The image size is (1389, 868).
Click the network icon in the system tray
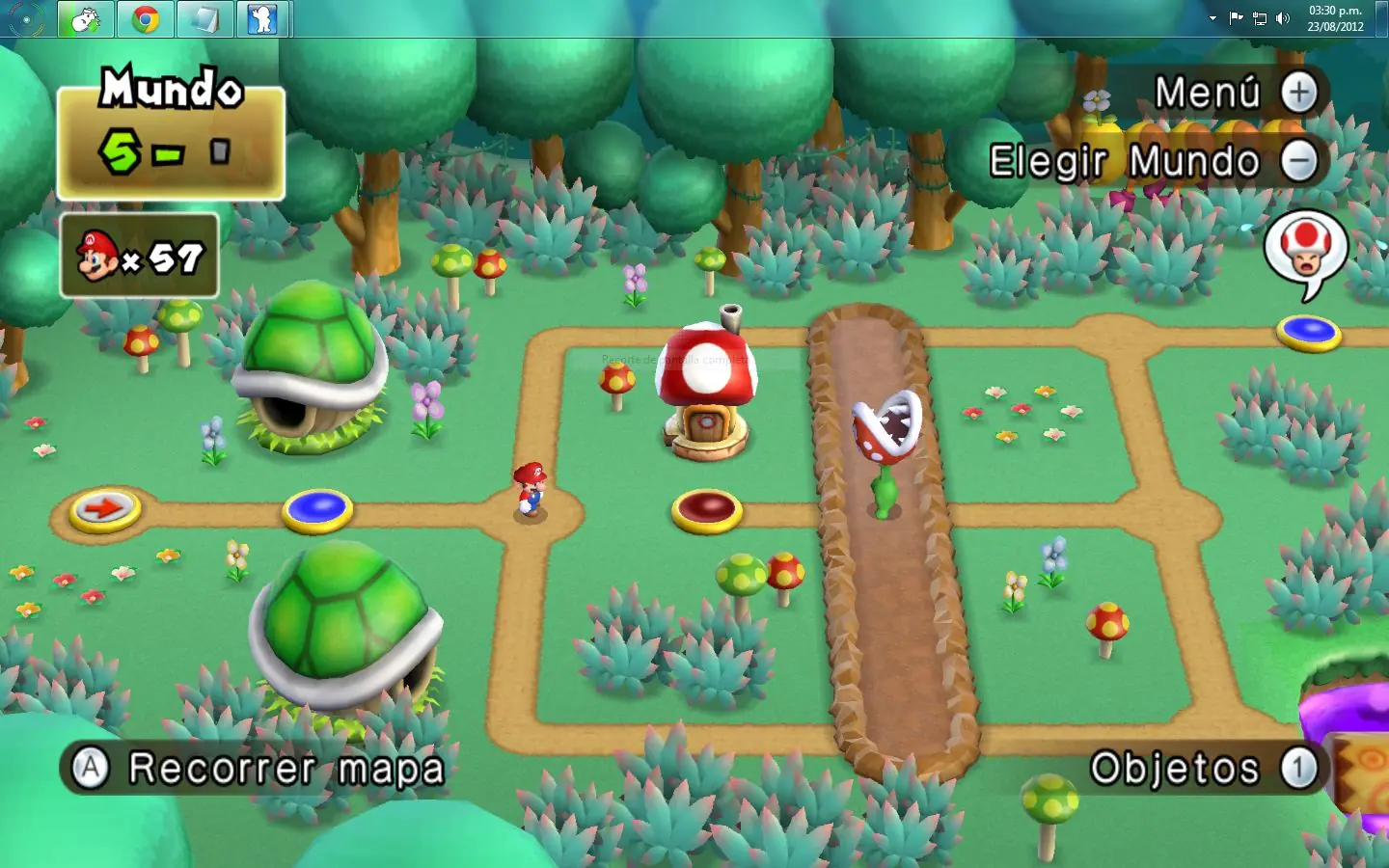click(x=1259, y=17)
